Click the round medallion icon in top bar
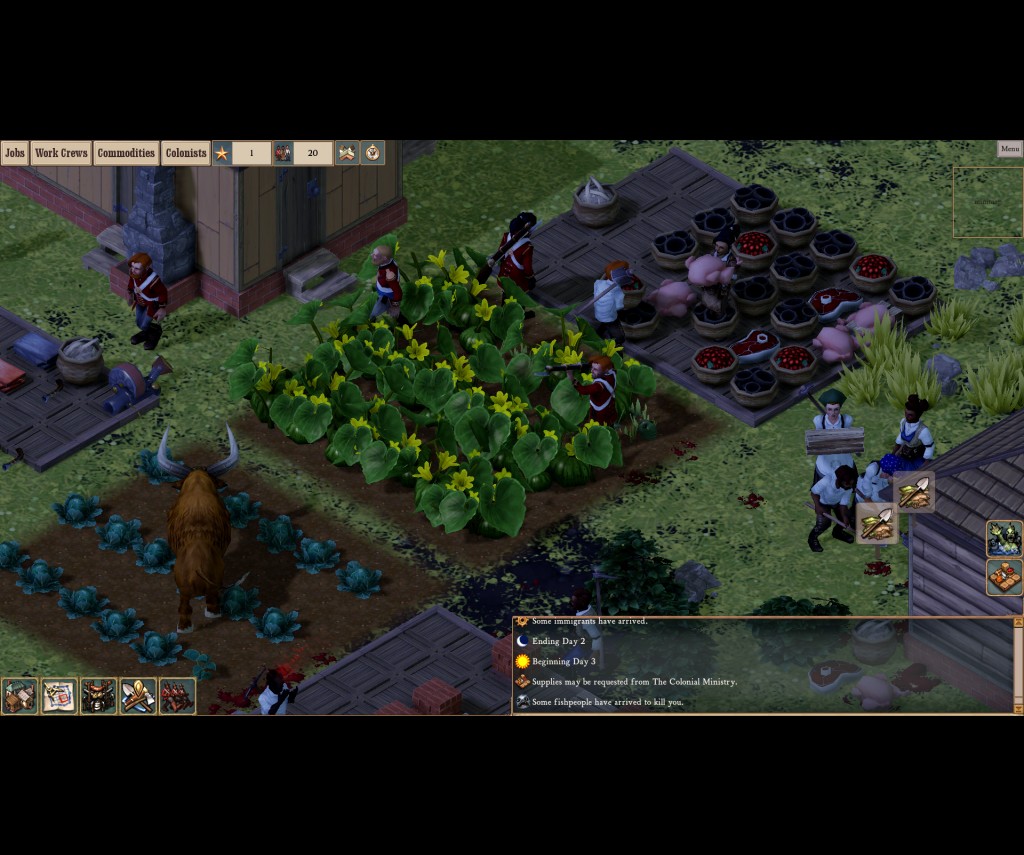The height and width of the screenshot is (855, 1024). pos(373,153)
